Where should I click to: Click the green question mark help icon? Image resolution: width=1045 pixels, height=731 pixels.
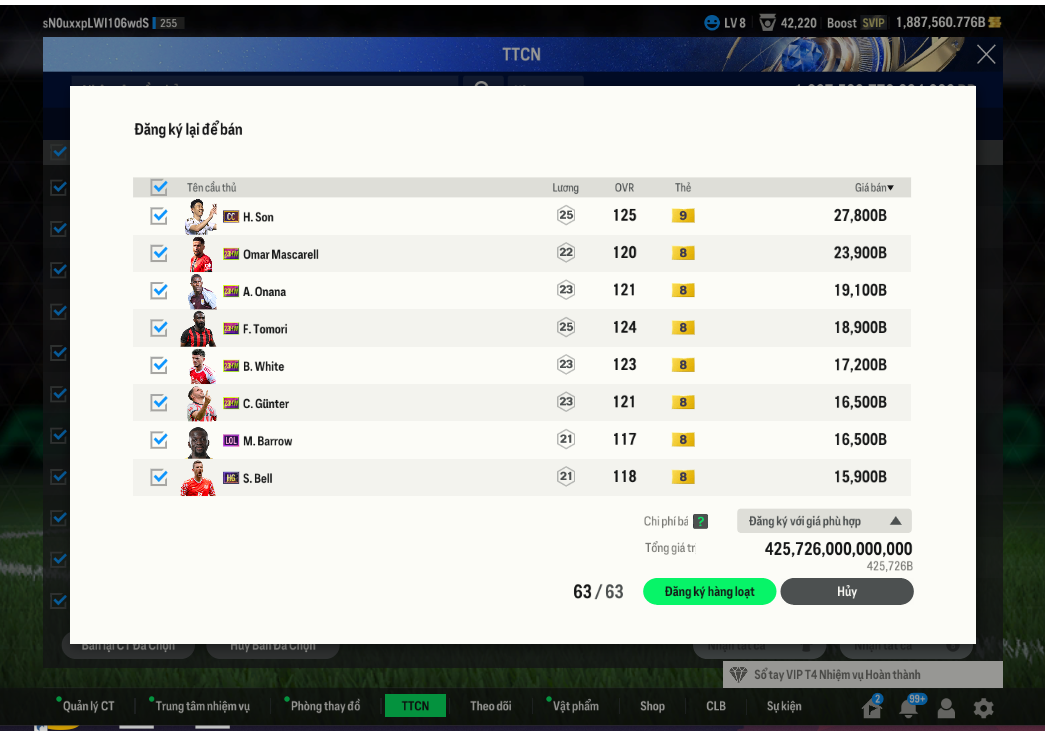[x=701, y=521]
